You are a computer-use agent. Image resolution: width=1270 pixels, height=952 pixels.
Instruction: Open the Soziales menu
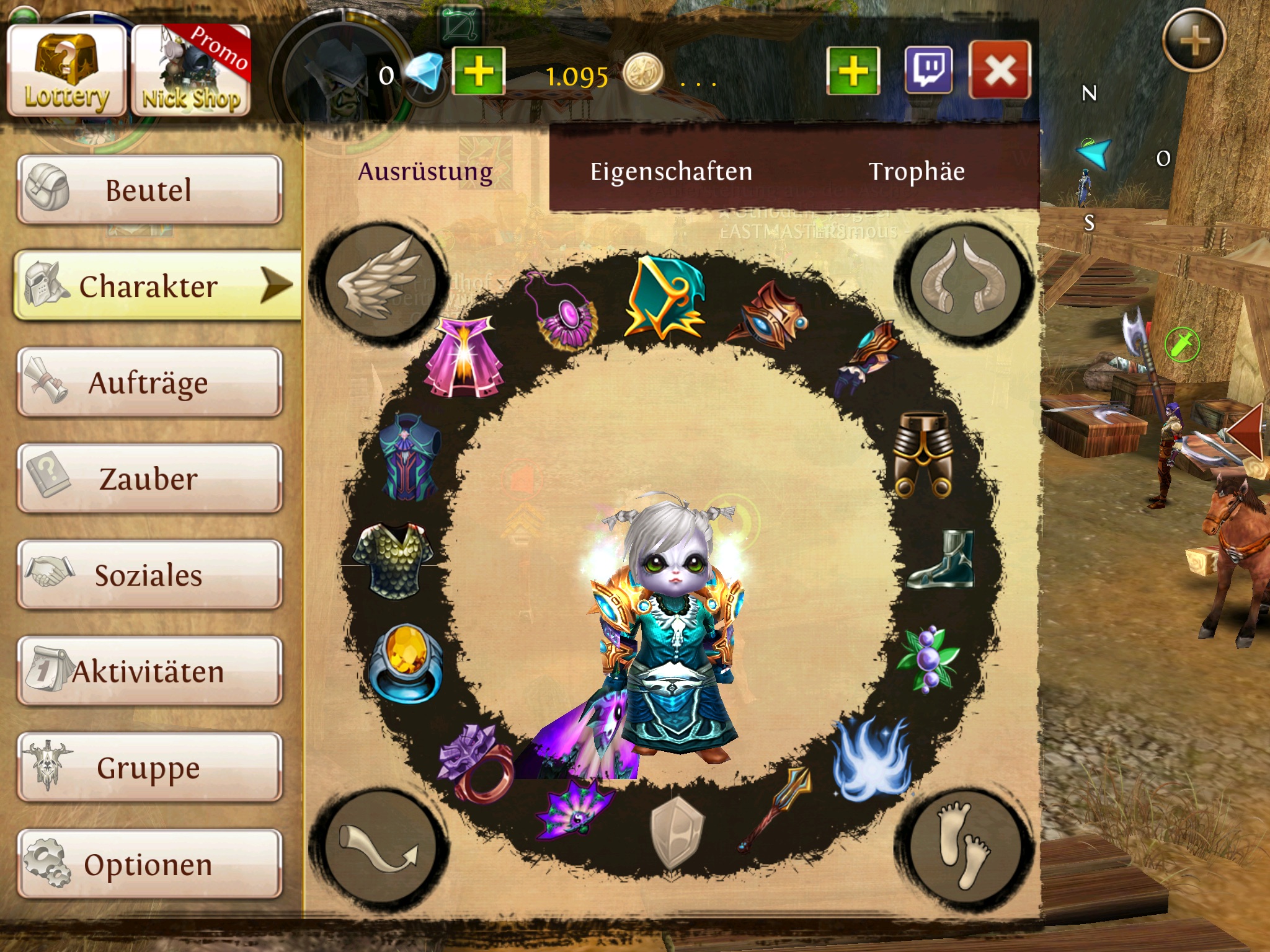click(149, 575)
